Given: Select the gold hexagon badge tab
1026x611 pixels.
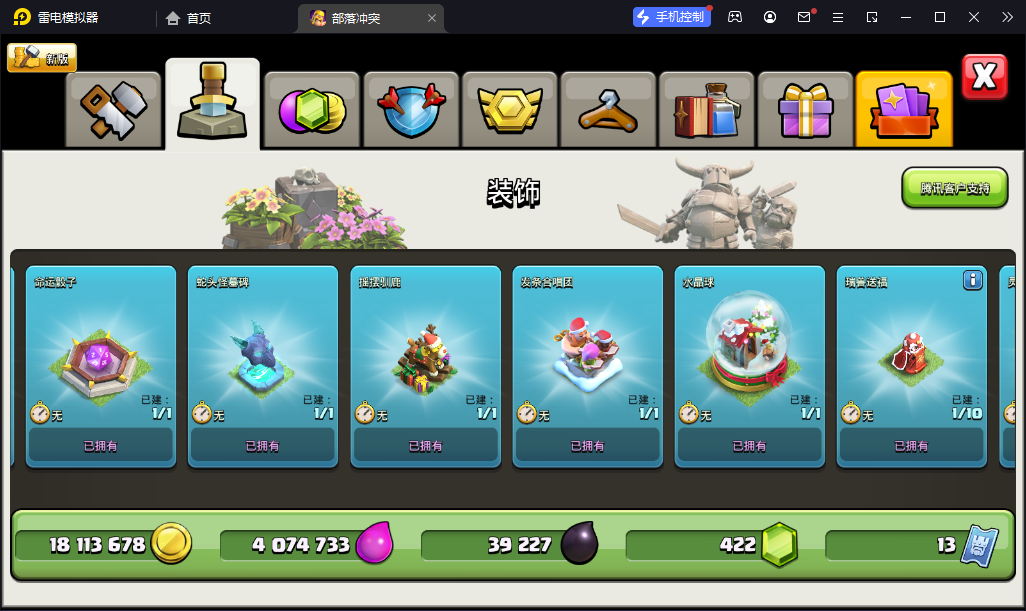Looking at the screenshot, I should 508,109.
